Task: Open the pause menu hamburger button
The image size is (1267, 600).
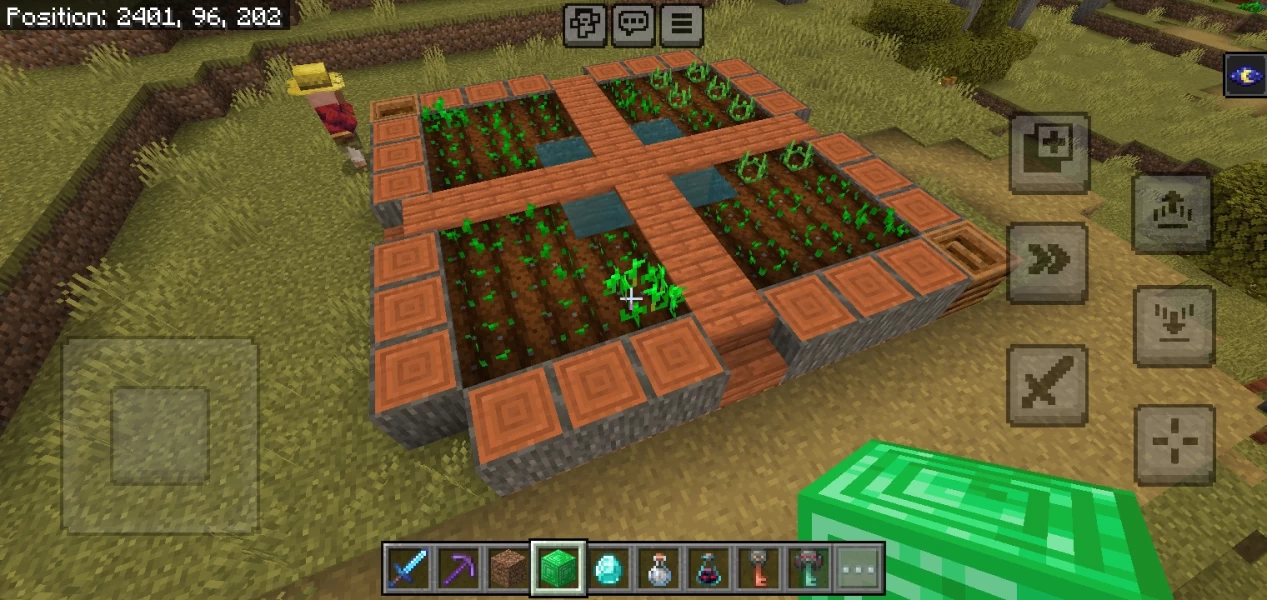Action: 682,24
